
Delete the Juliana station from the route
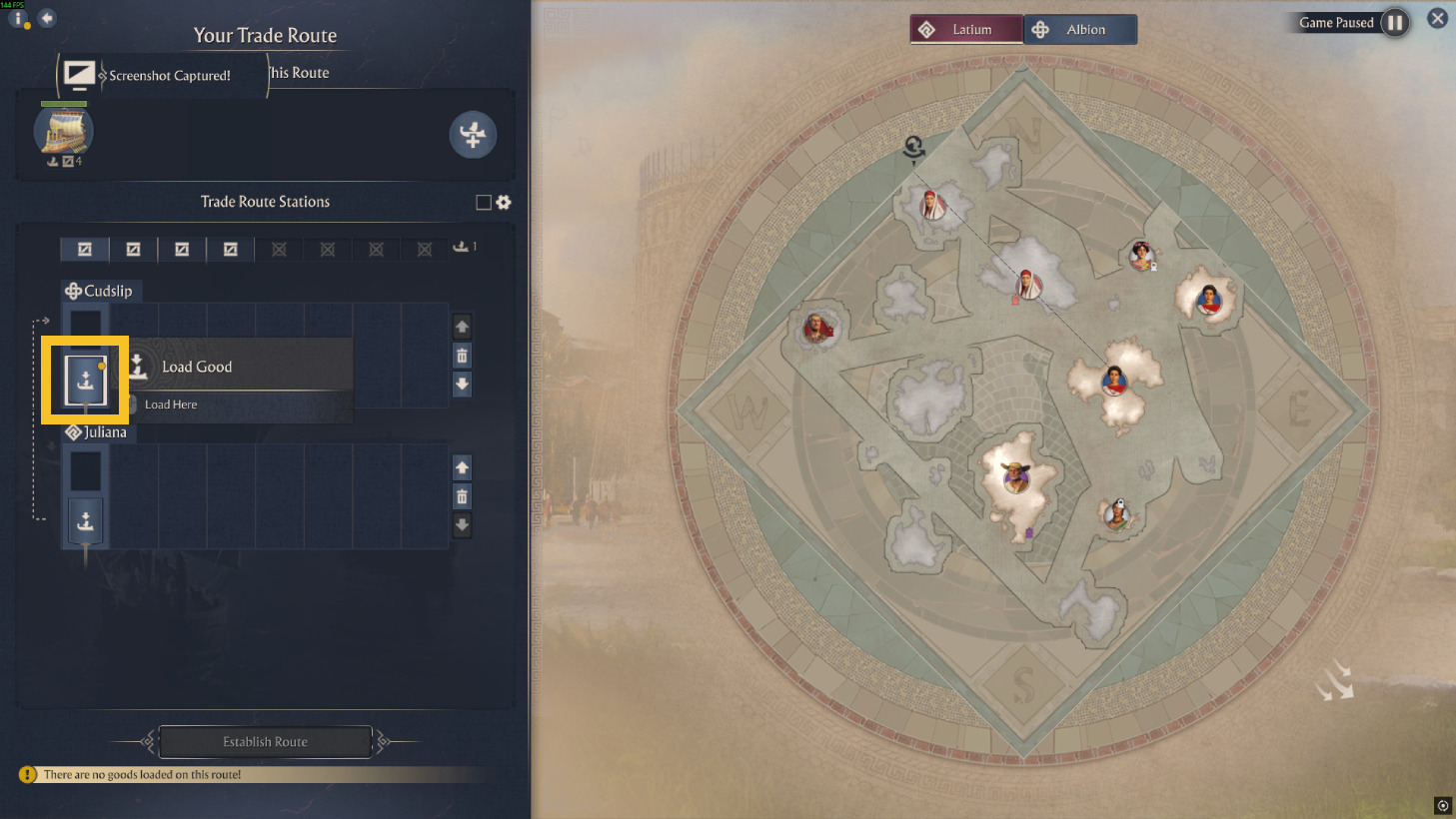462,496
